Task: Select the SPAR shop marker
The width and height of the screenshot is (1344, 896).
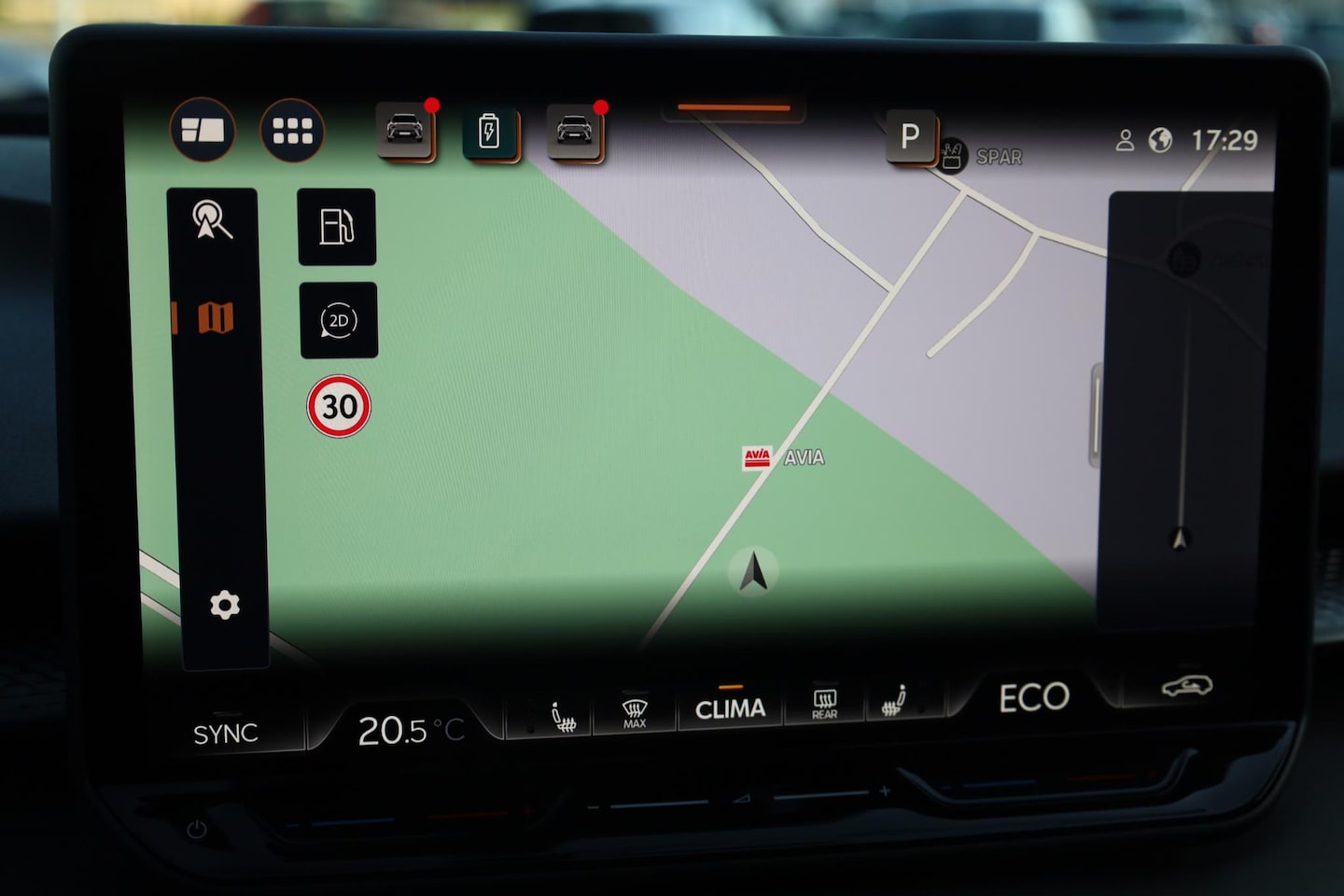Action: click(952, 156)
